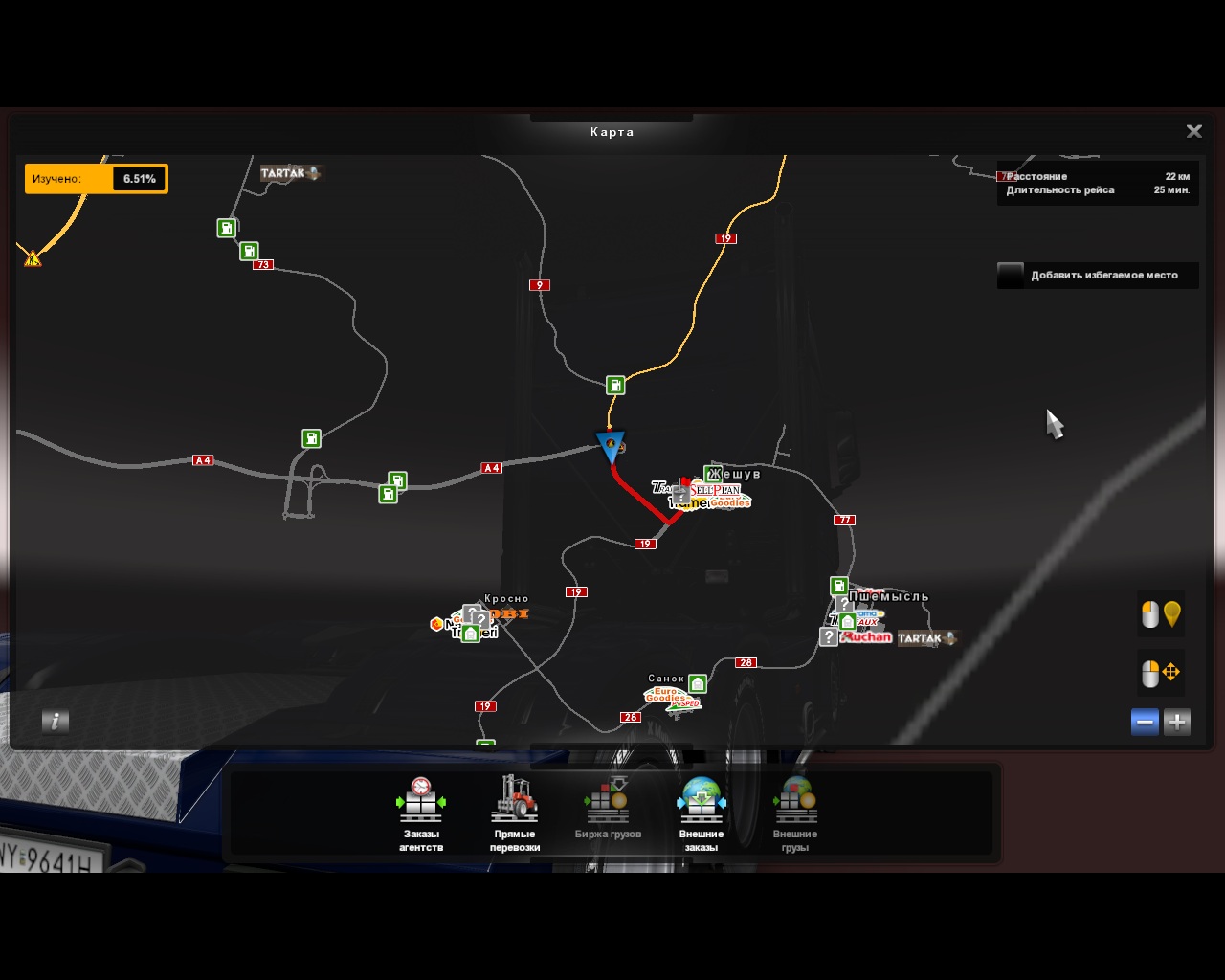This screenshot has height=980, width=1225.
Task: Select "Внешние грузы" icon
Action: (x=795, y=813)
